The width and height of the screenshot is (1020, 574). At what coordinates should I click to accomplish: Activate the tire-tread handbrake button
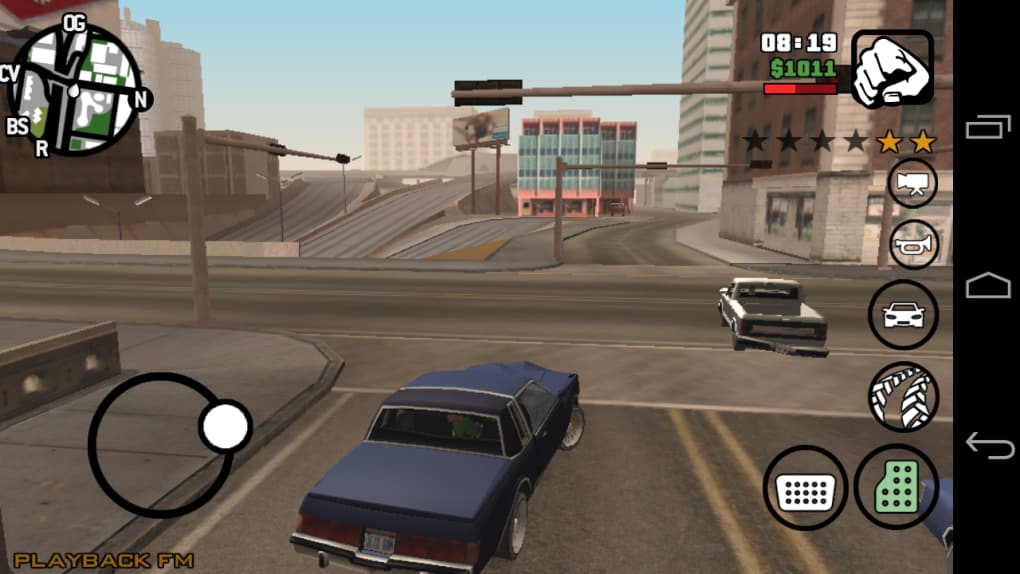click(x=903, y=396)
